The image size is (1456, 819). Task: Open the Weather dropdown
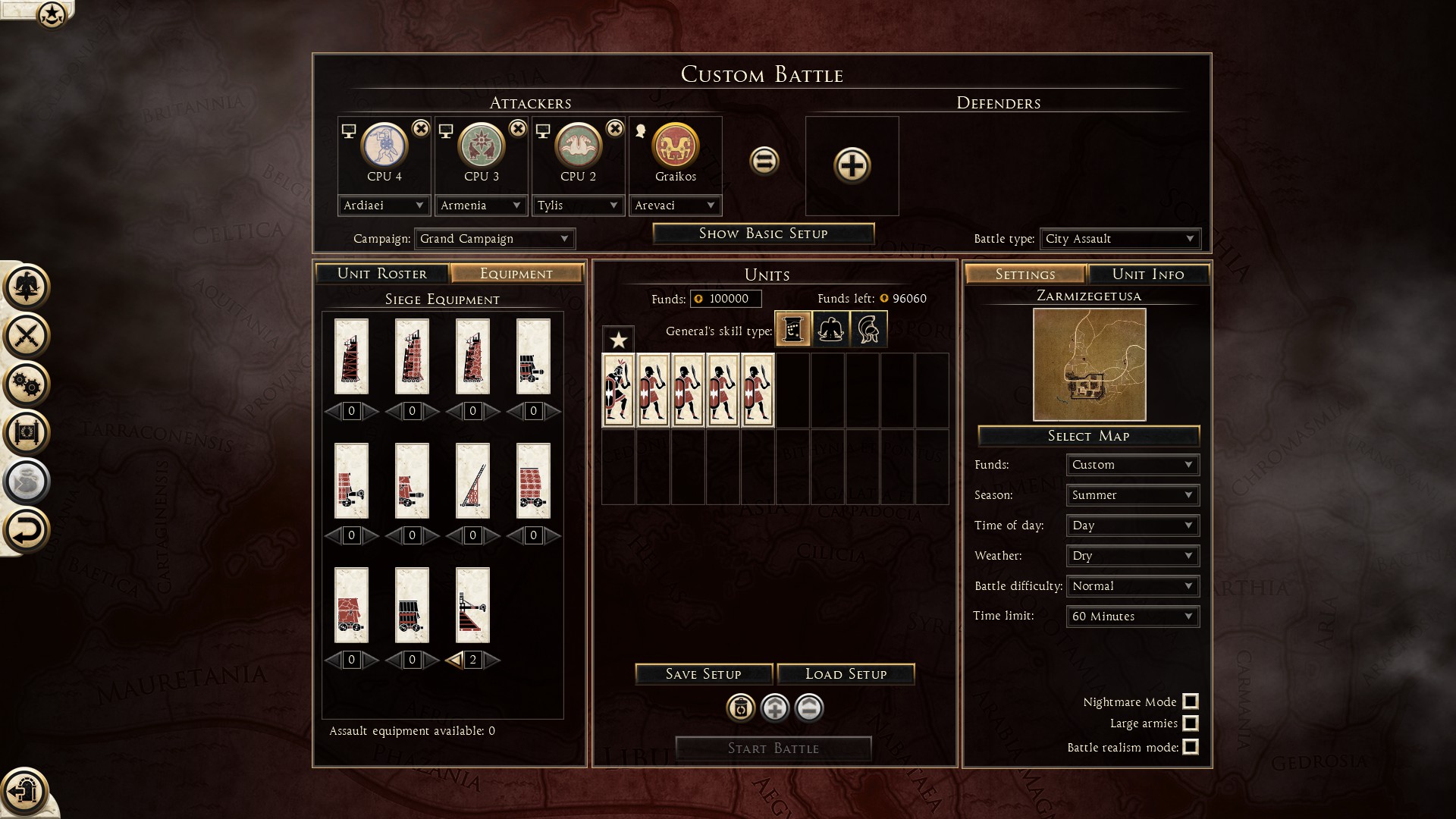pos(1132,556)
